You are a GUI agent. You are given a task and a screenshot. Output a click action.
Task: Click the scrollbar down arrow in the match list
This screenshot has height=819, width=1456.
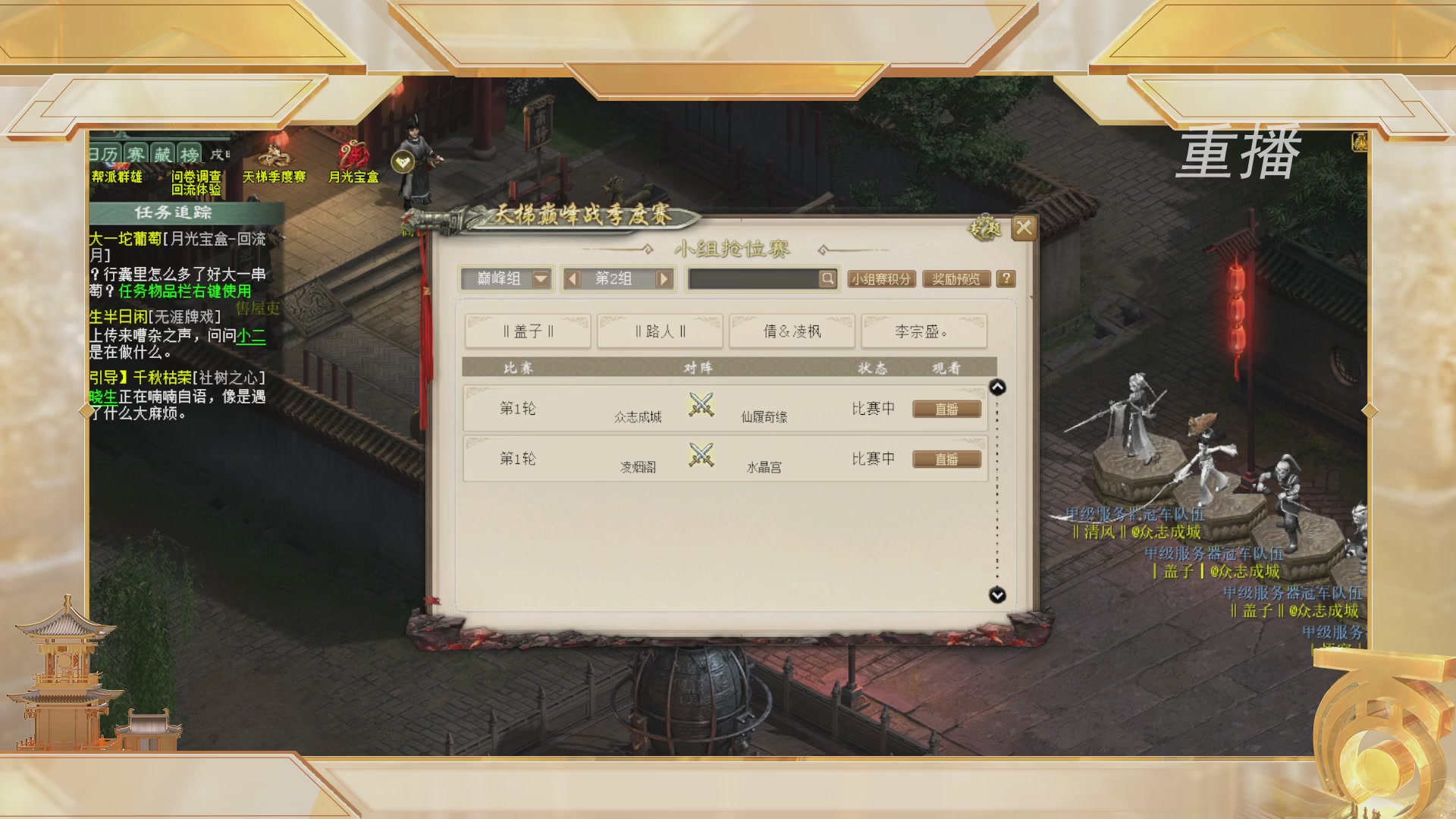[x=996, y=596]
